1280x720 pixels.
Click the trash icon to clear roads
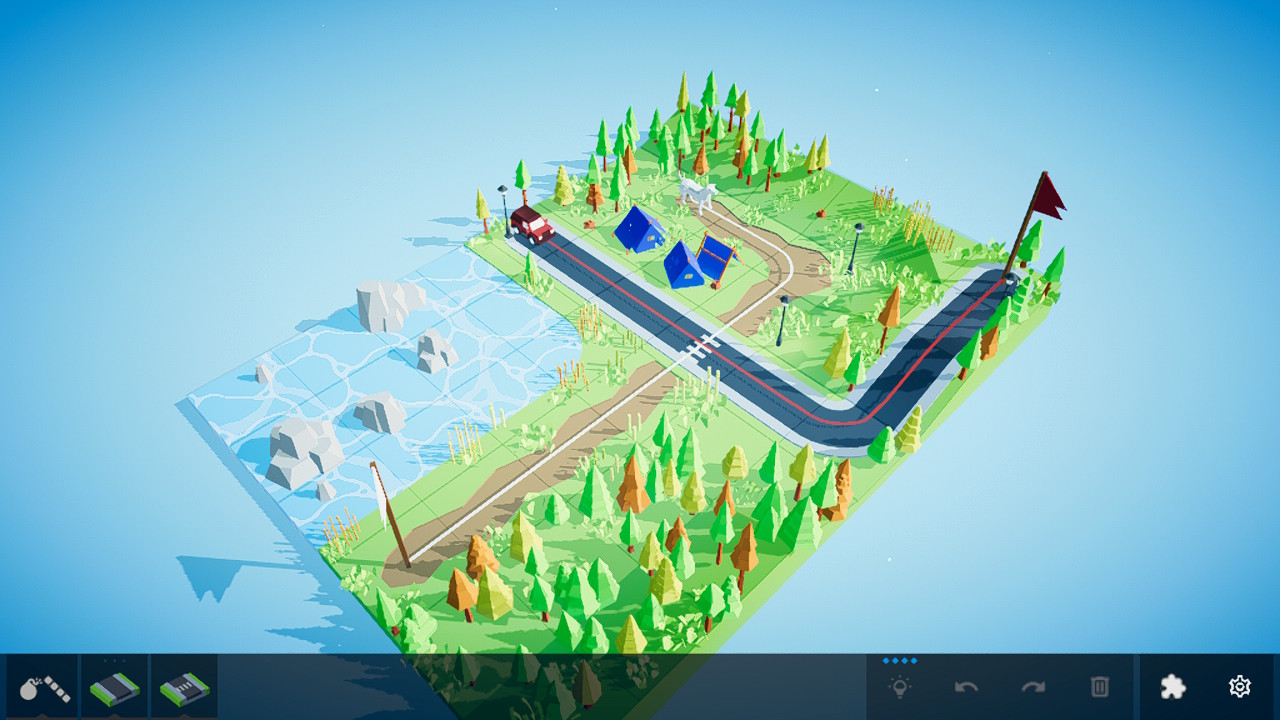(x=1100, y=687)
